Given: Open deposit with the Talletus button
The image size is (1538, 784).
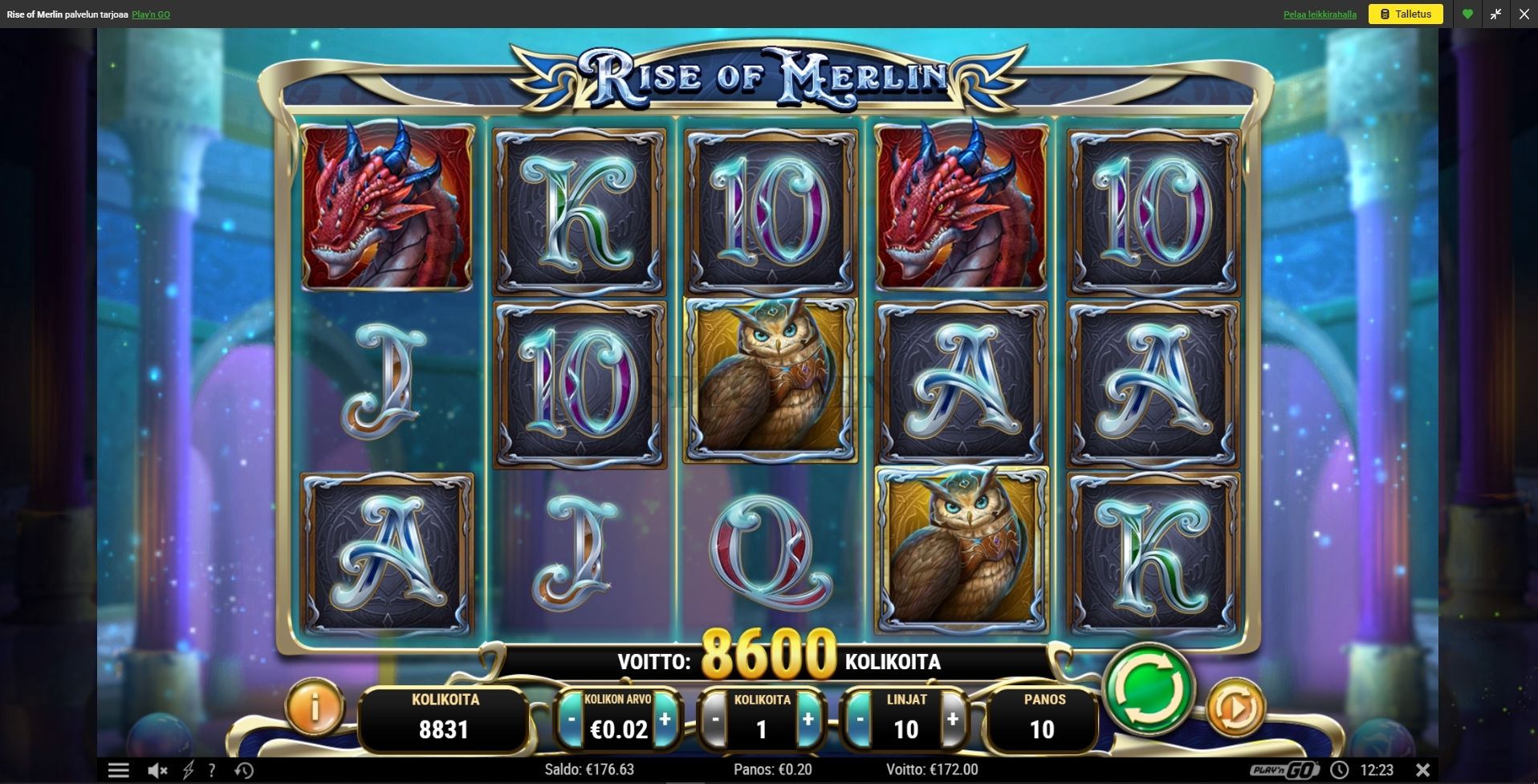Looking at the screenshot, I should click(x=1406, y=14).
